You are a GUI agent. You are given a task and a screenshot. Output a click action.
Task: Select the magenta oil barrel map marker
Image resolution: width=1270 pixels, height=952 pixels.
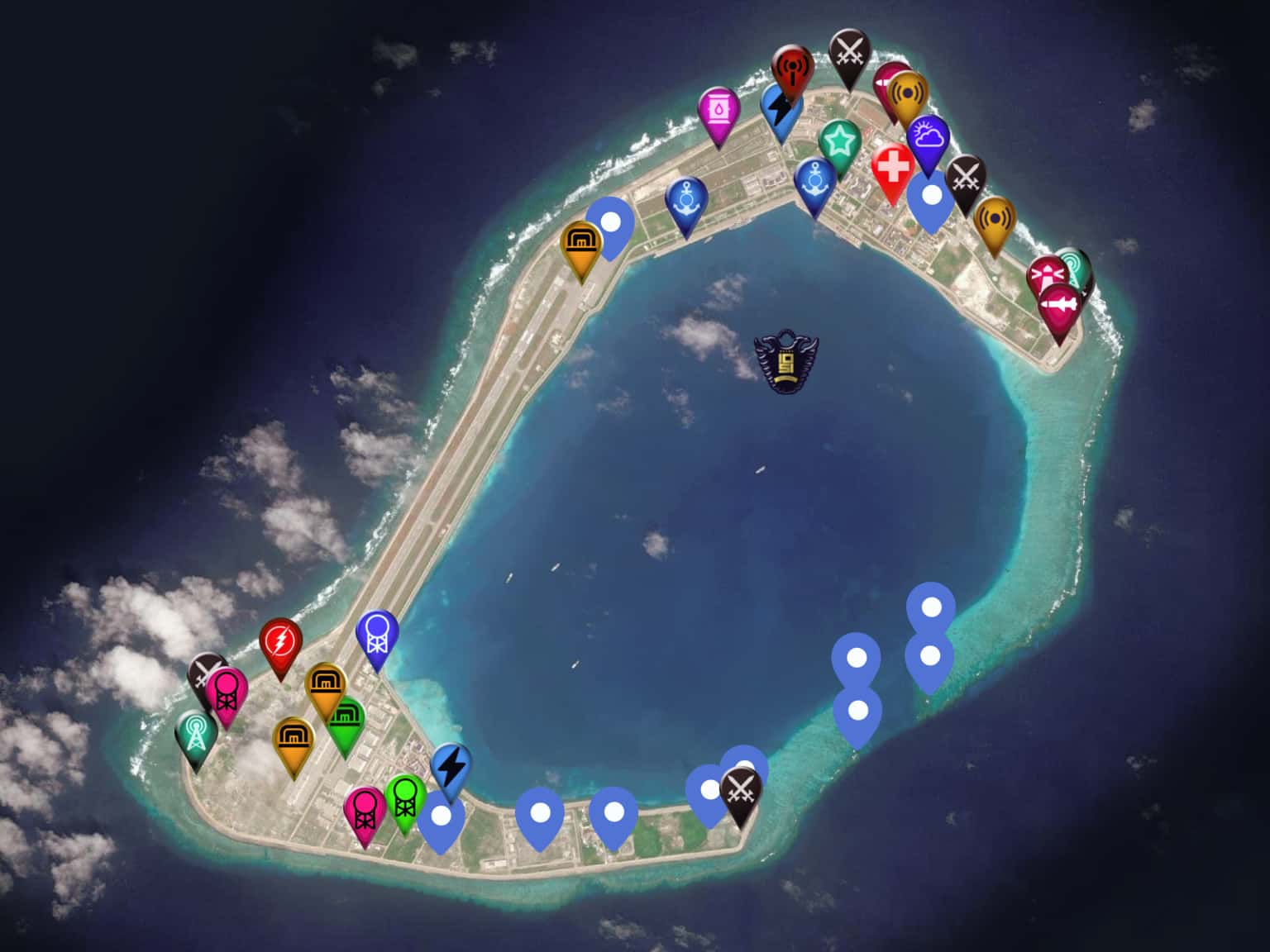click(719, 111)
